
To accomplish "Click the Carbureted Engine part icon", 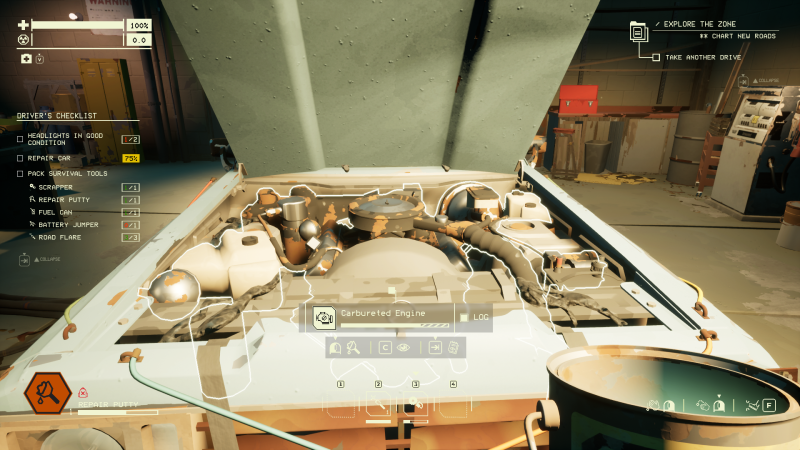I will 324,318.
